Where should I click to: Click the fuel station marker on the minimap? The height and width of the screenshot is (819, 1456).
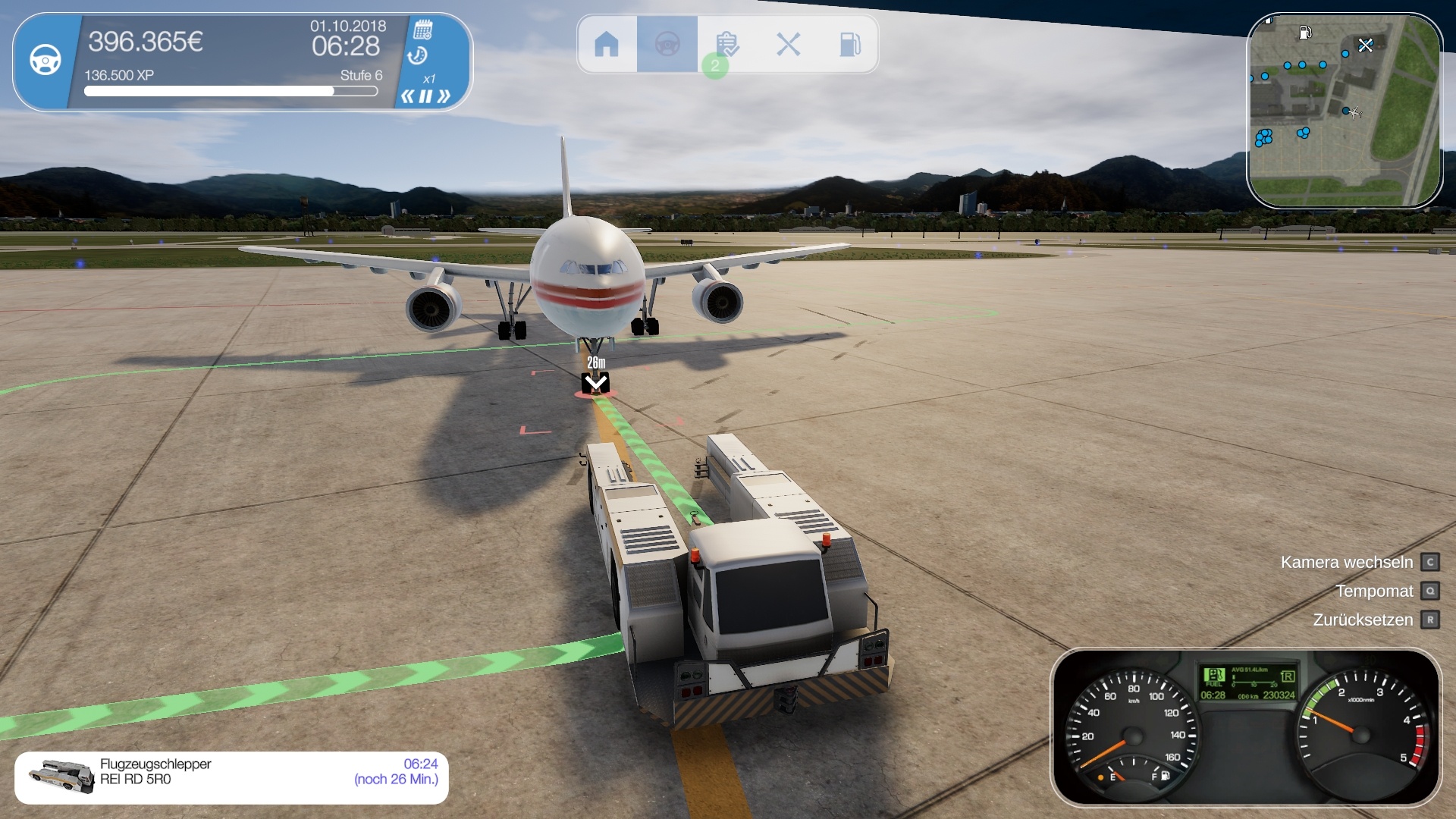point(1305,33)
